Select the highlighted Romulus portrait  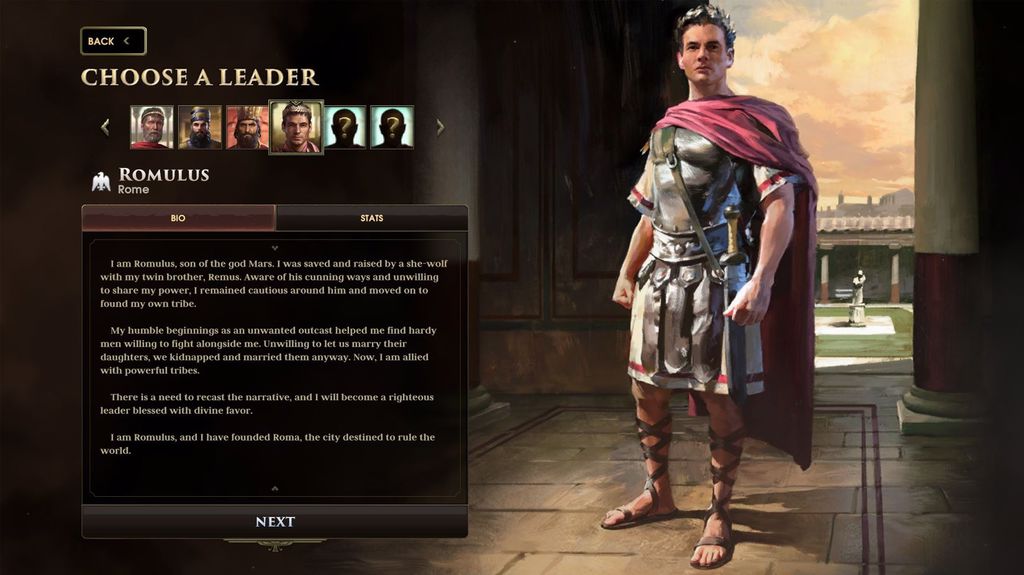(x=296, y=127)
